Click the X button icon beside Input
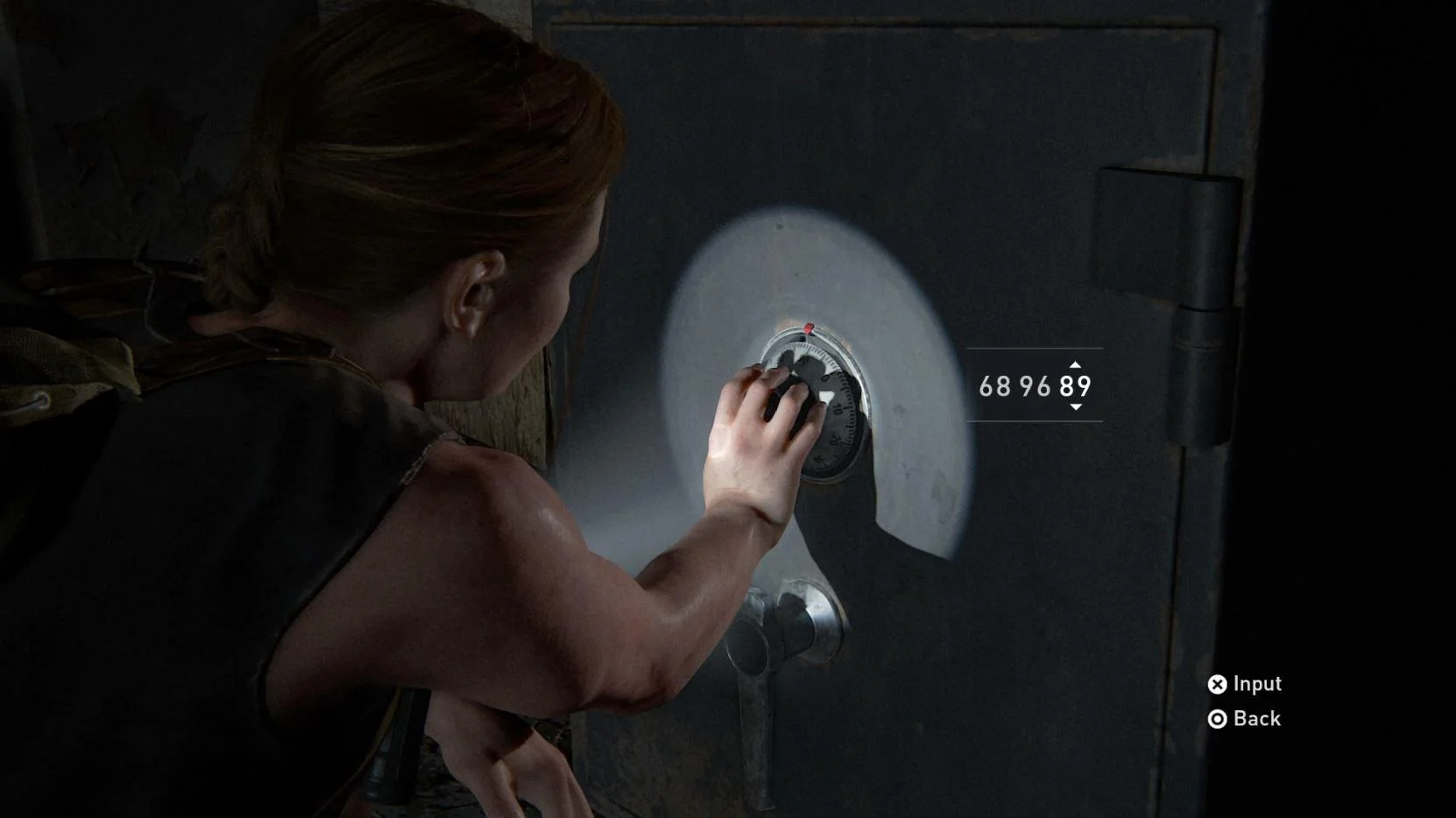This screenshot has height=818, width=1456. [x=1217, y=684]
